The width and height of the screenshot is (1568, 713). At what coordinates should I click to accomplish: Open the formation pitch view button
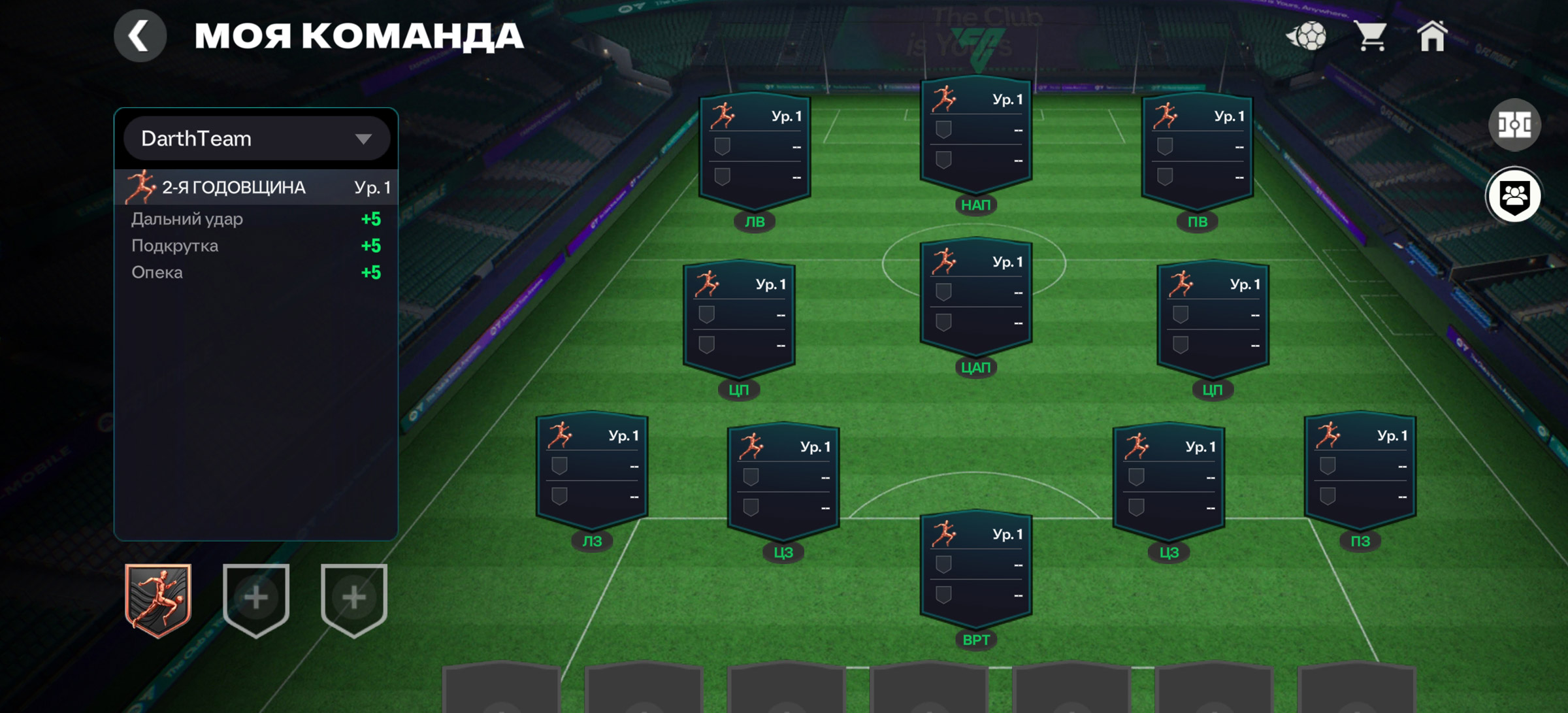(1514, 125)
